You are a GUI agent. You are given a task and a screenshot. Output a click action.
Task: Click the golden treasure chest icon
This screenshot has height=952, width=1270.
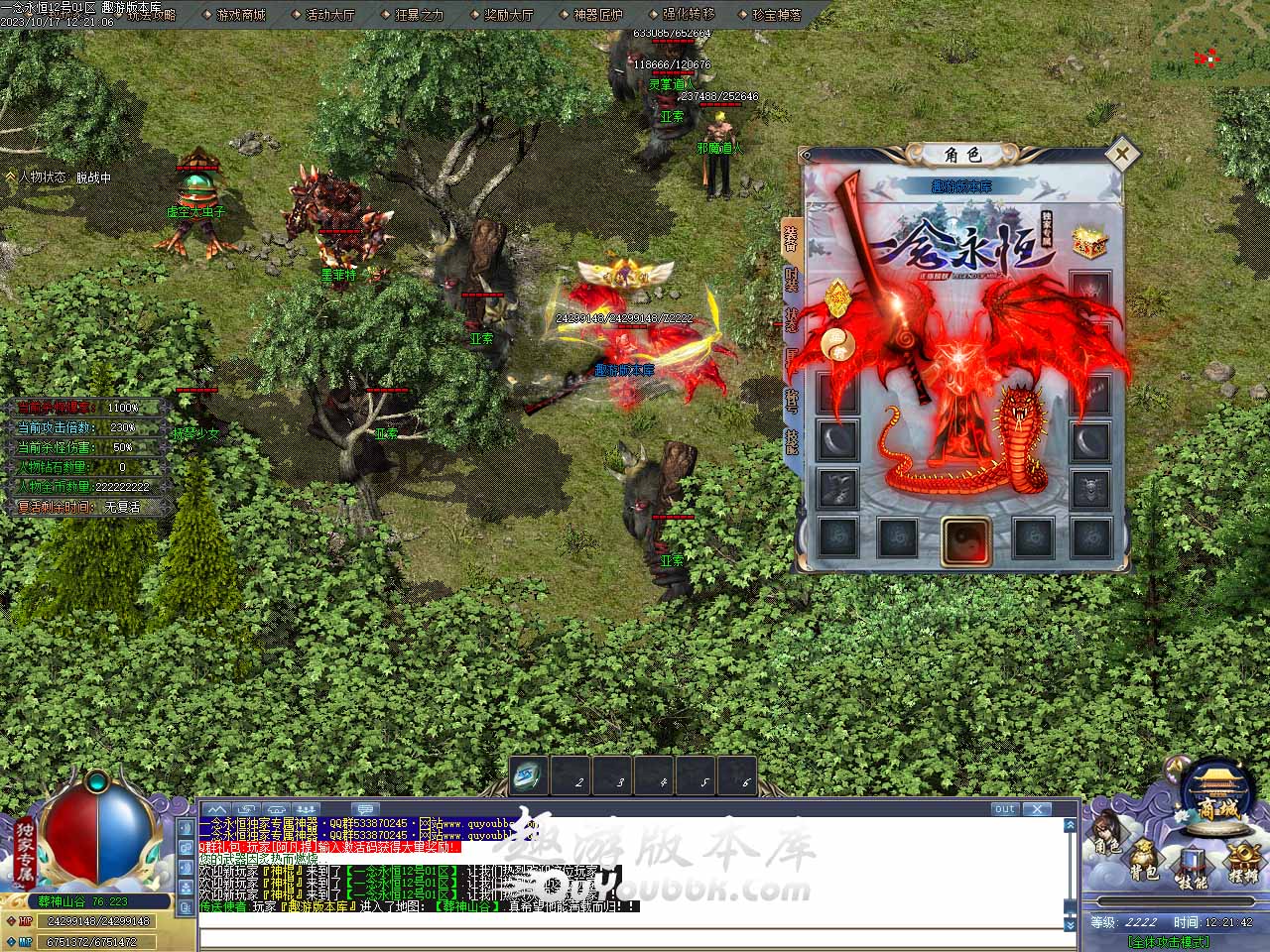[1089, 243]
